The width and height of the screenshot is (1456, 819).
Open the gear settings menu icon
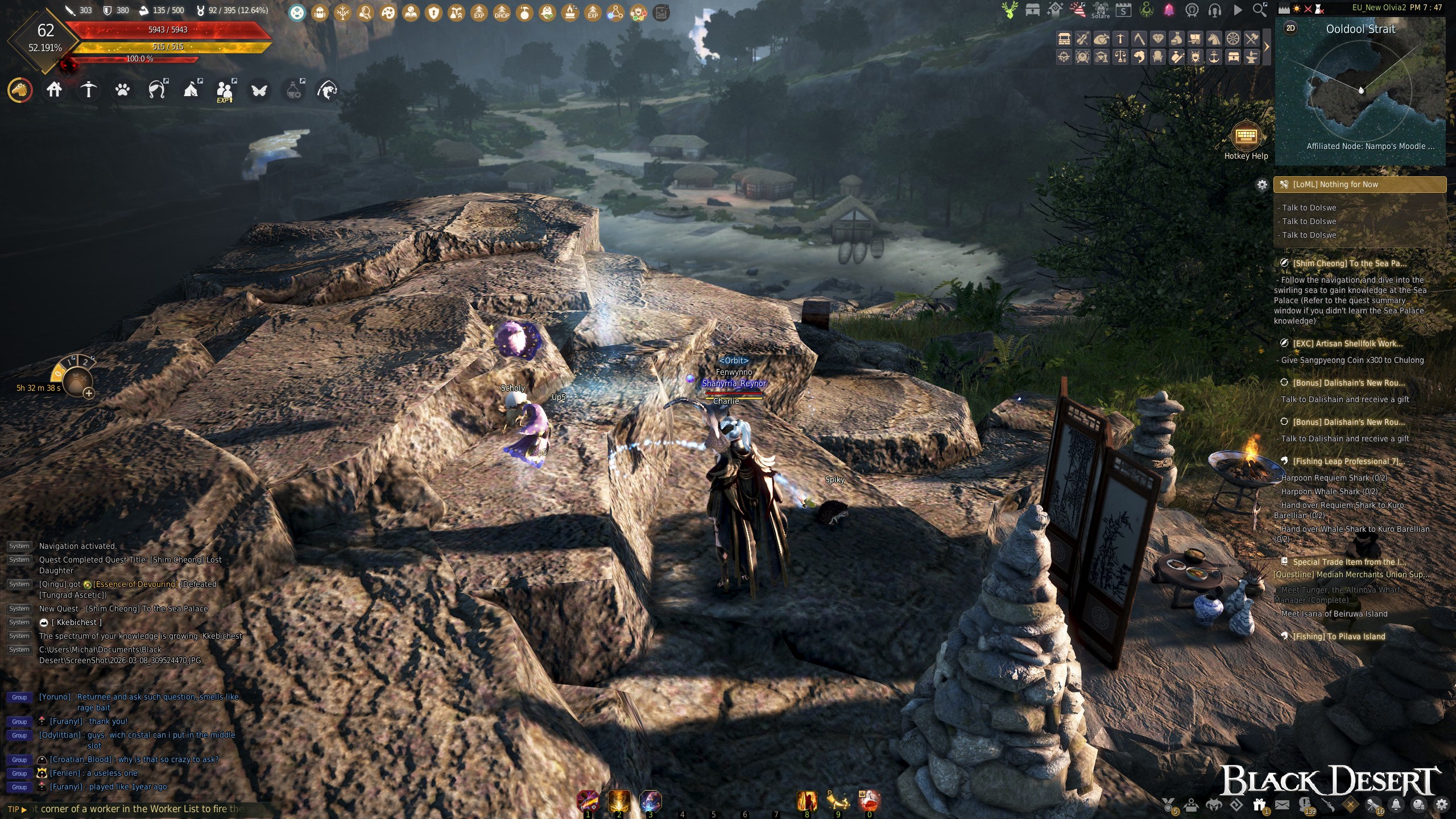click(1441, 804)
